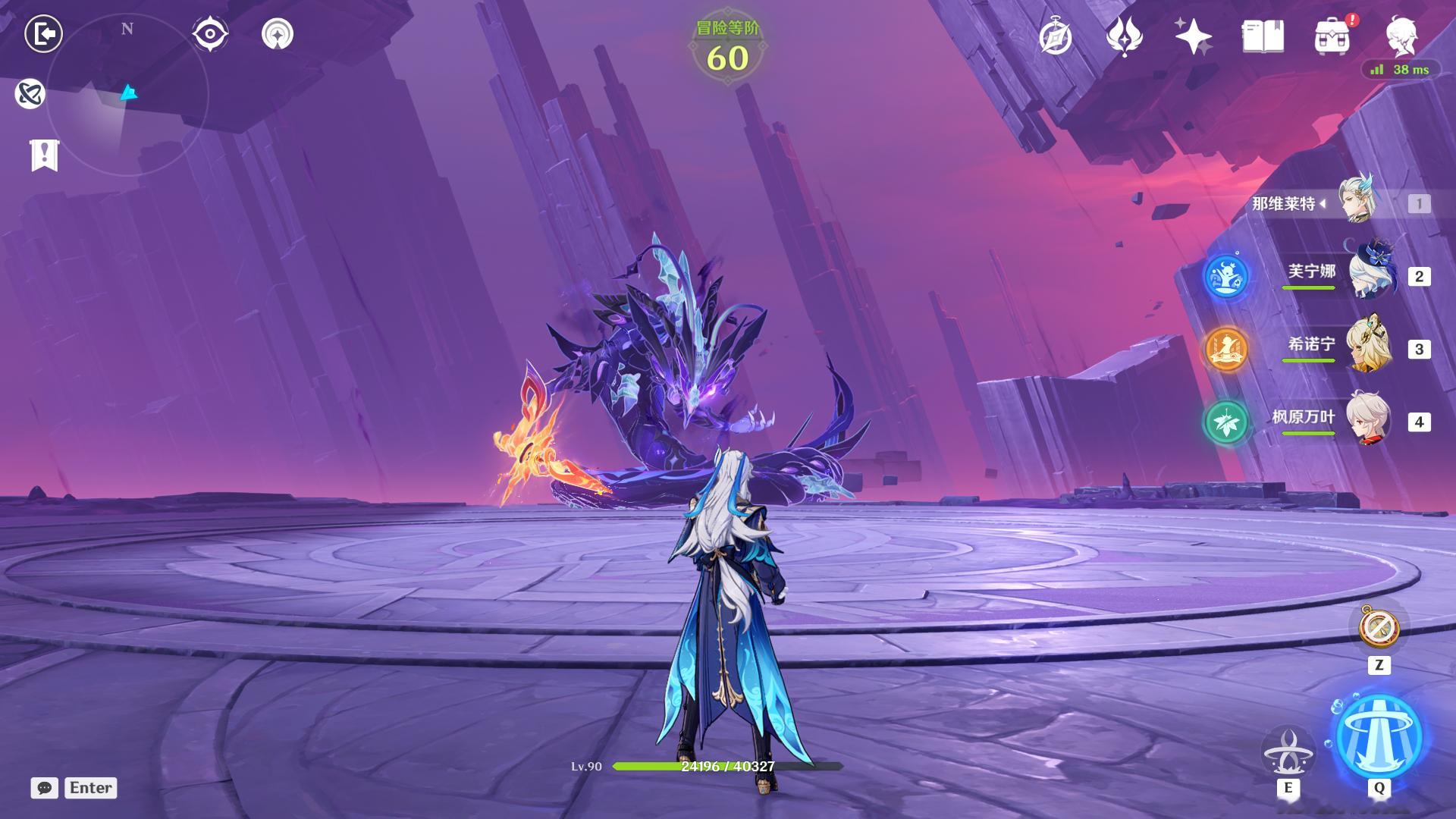This screenshot has height=819, width=1456.
Task: Open the minimap
Action: (127, 95)
